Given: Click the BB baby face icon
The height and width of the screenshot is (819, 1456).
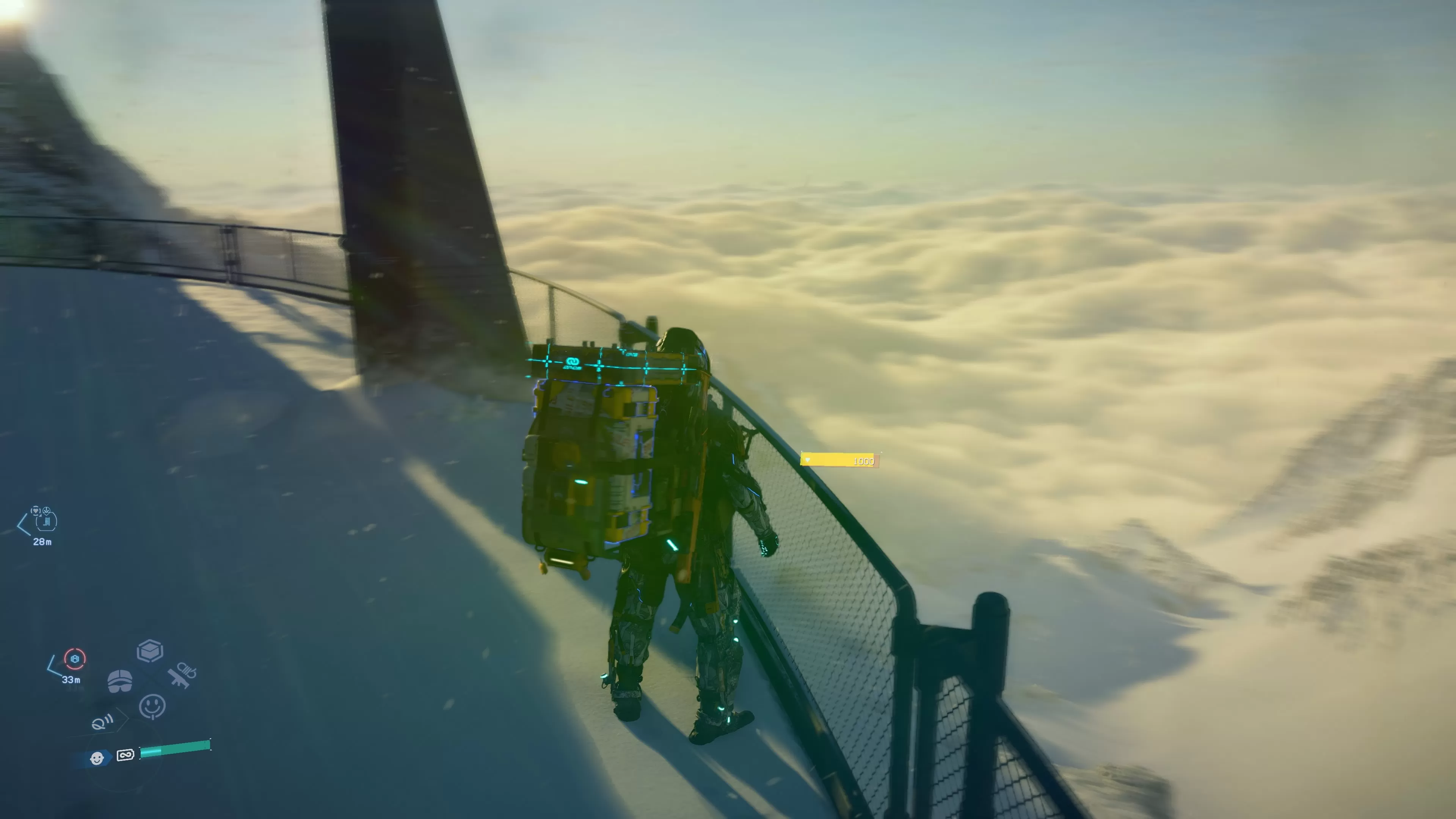Looking at the screenshot, I should (x=97, y=758).
